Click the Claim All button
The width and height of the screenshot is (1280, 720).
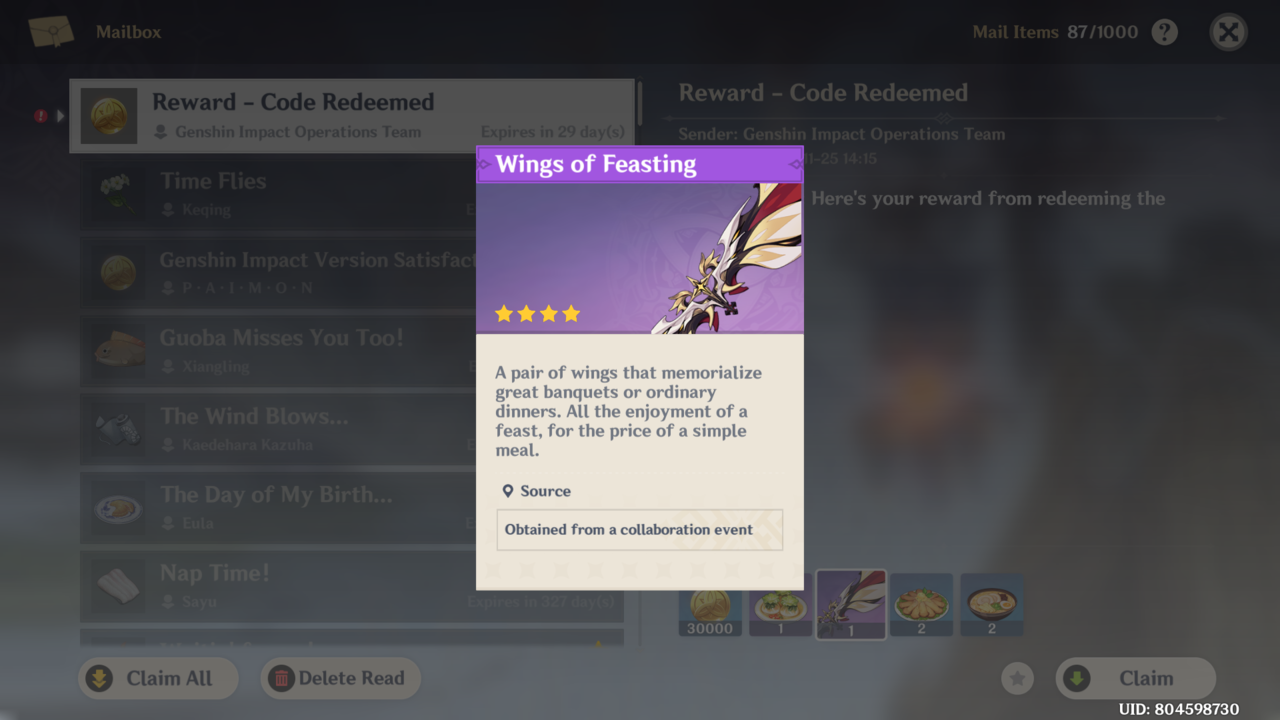158,678
